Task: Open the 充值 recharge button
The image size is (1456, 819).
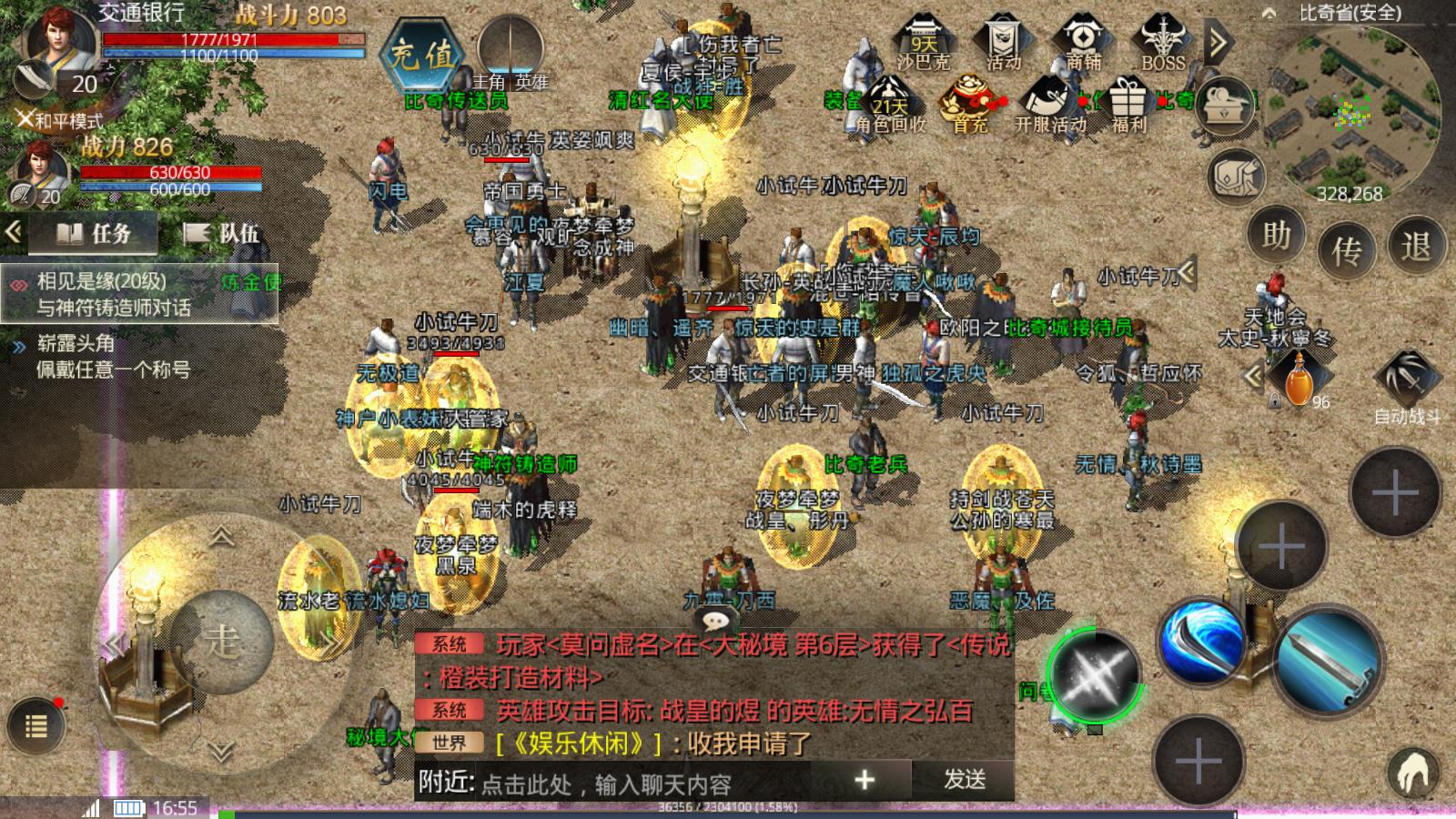Action: (x=421, y=56)
